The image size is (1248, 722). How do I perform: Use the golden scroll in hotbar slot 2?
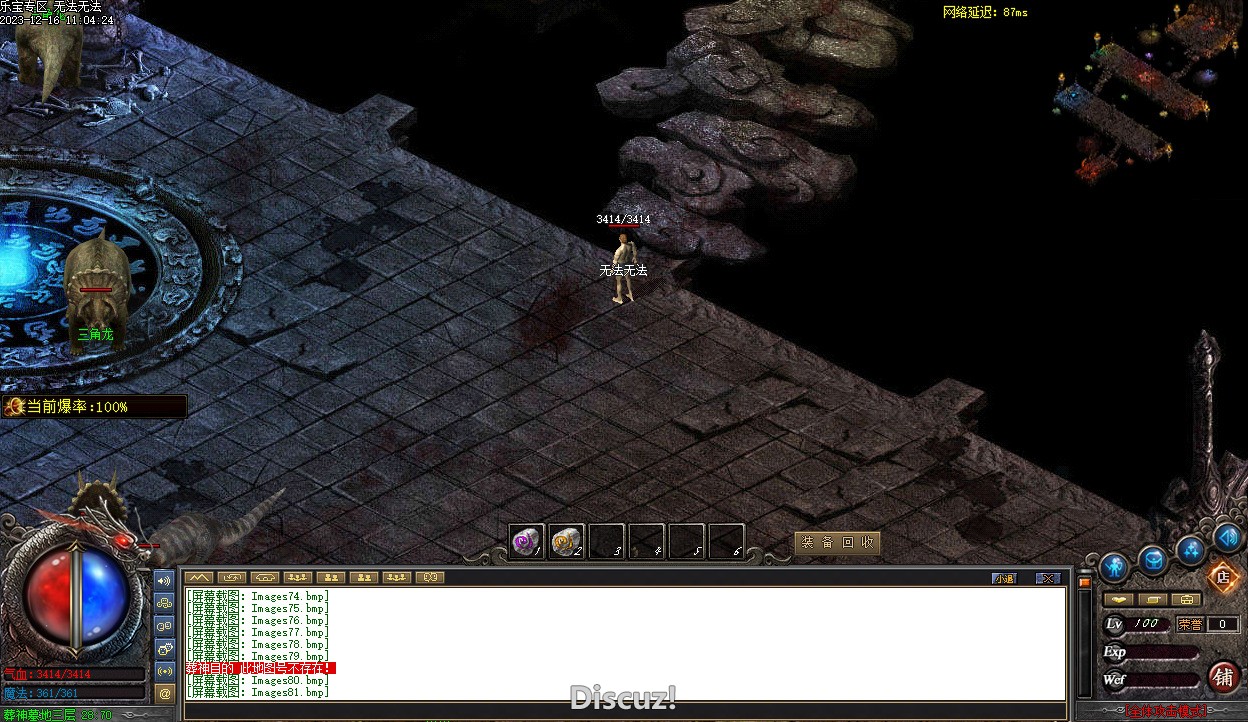pyautogui.click(x=566, y=541)
